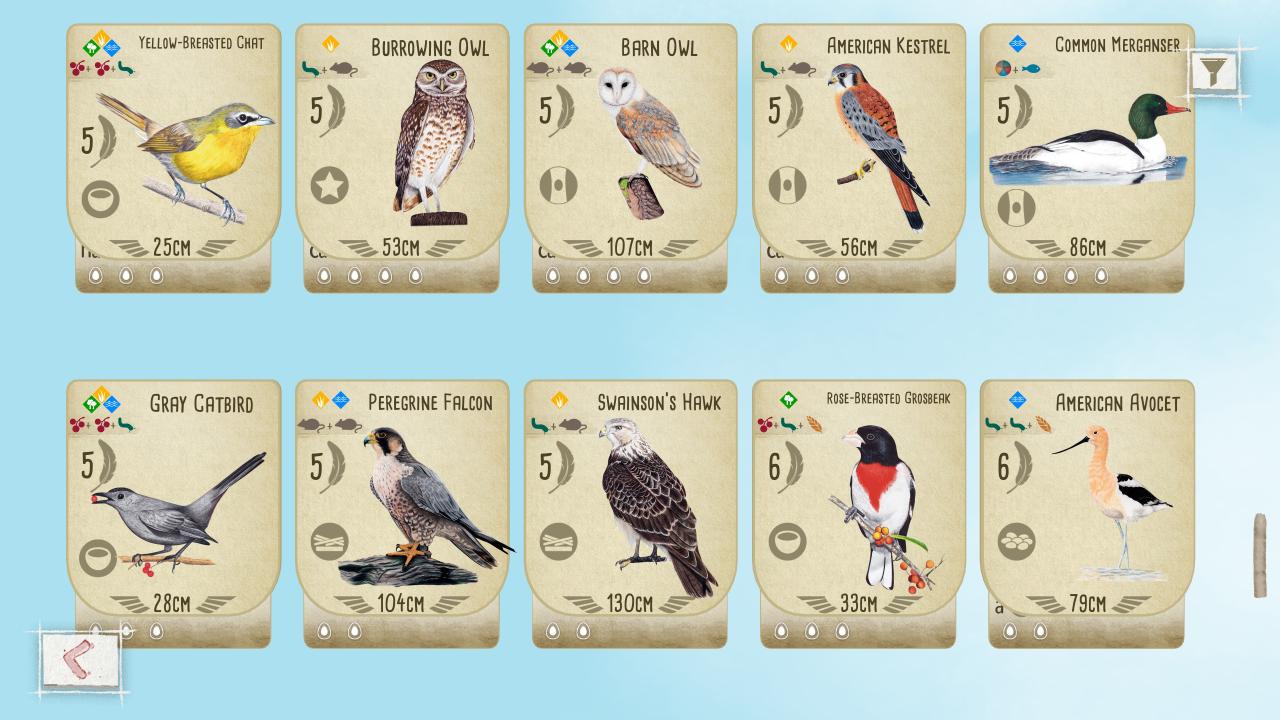The height and width of the screenshot is (720, 1280).
Task: Go back with the red arrow button
Action: (x=79, y=660)
